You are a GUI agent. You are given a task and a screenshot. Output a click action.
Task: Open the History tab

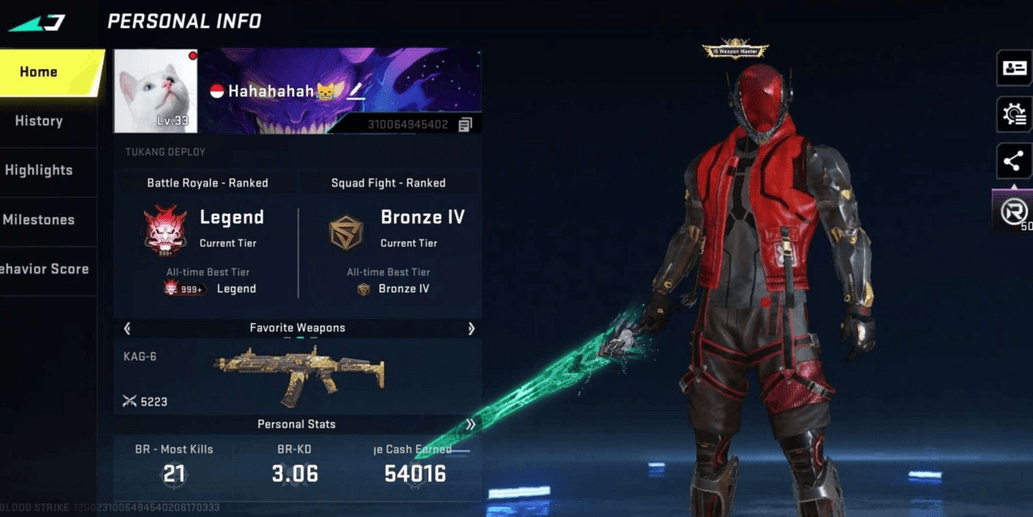39,121
